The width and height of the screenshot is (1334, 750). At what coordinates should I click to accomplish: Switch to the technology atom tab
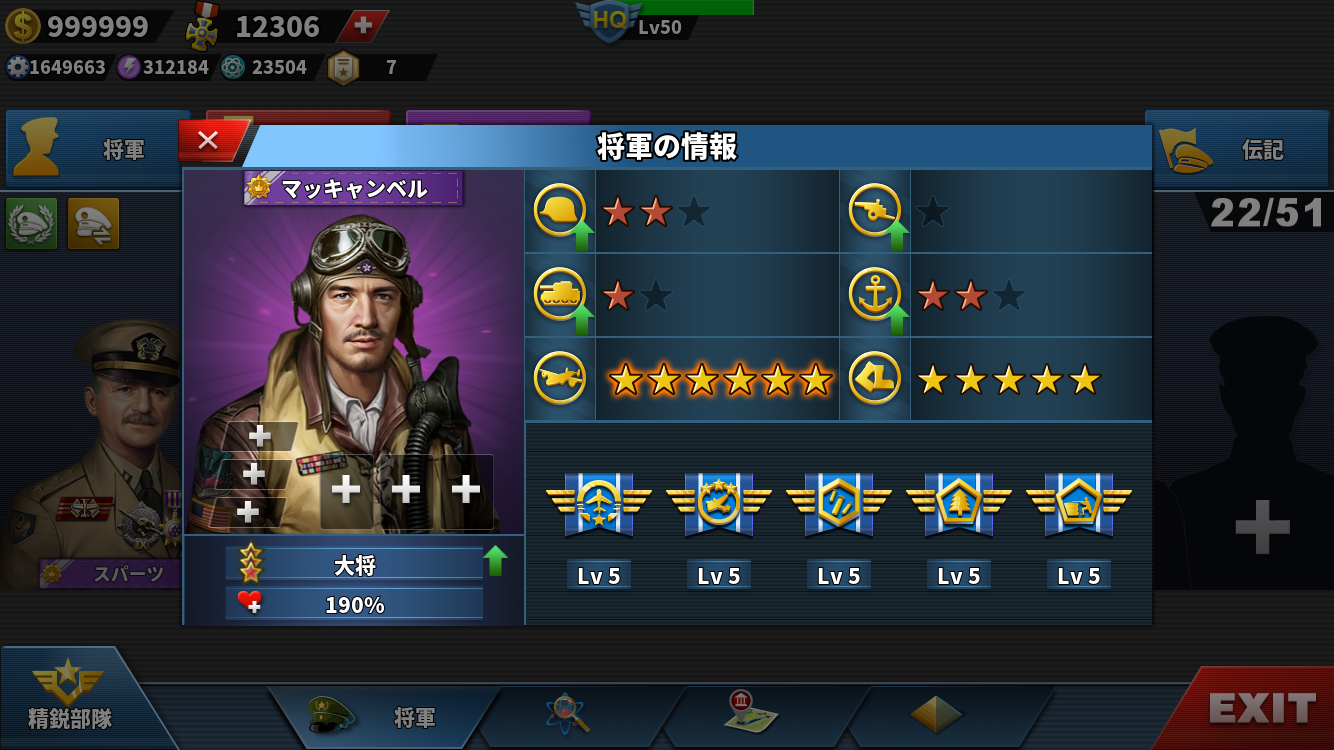(x=568, y=714)
